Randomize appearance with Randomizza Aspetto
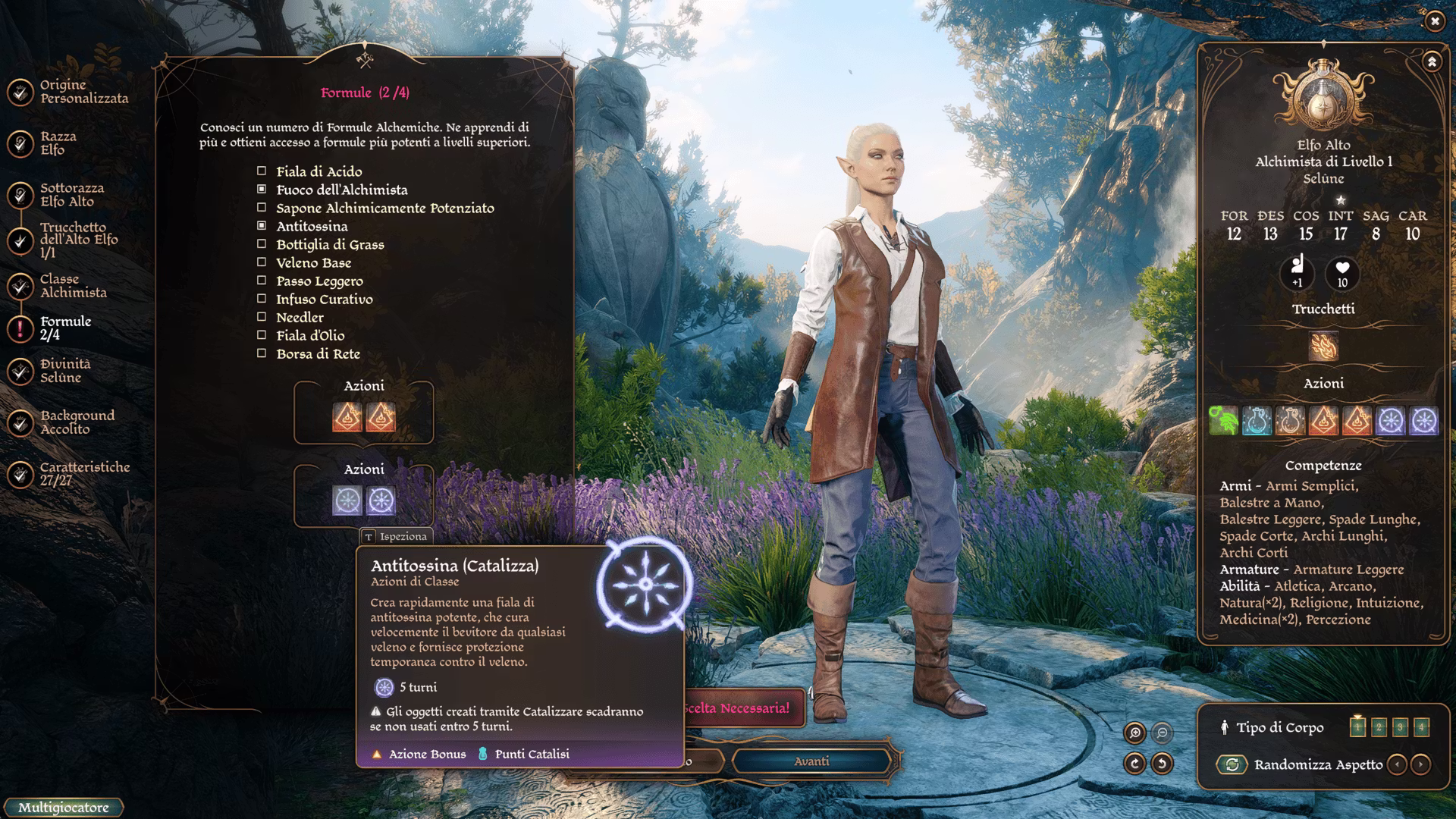 [x=1232, y=764]
